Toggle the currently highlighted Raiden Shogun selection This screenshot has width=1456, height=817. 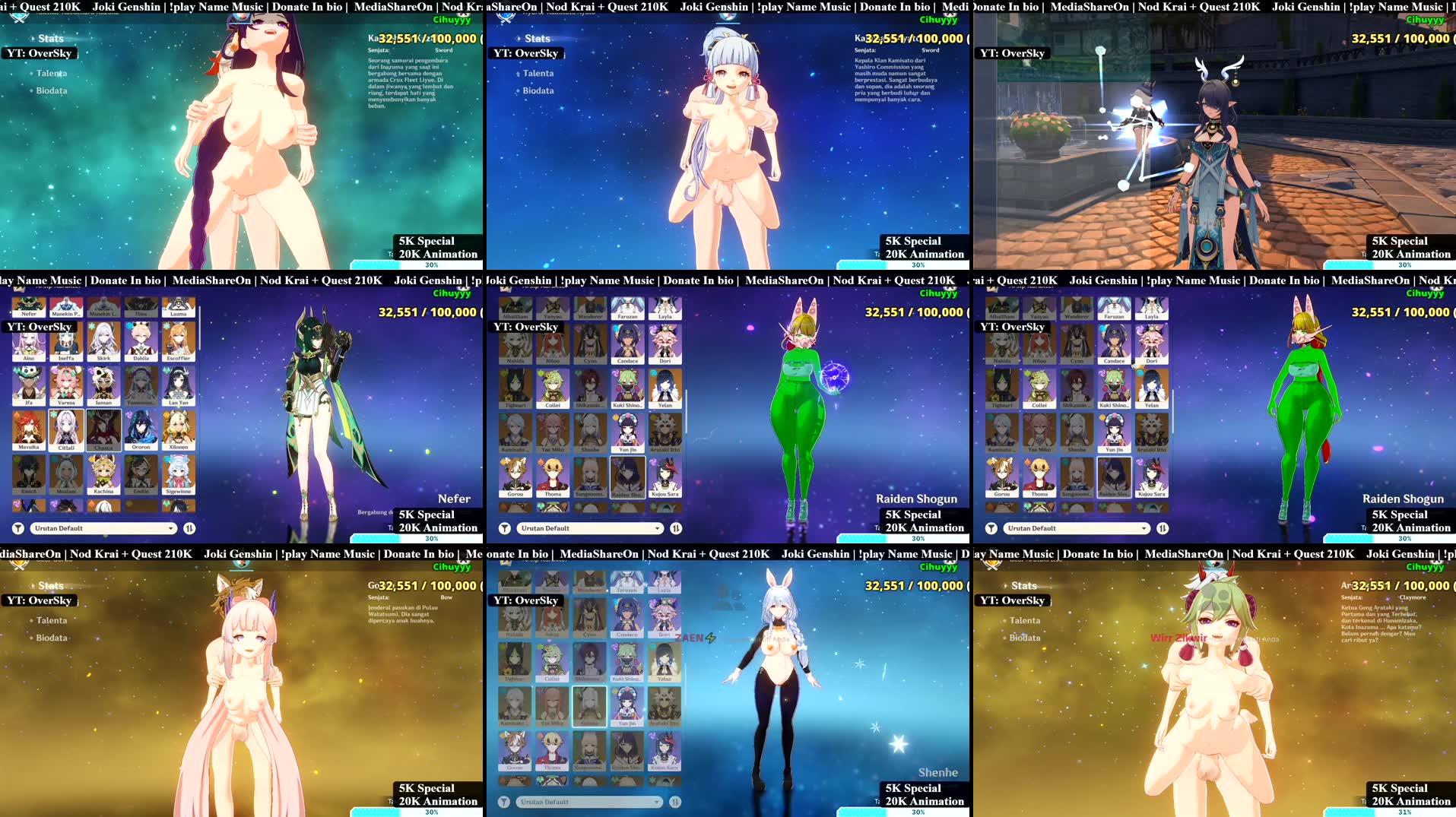[x=626, y=475]
